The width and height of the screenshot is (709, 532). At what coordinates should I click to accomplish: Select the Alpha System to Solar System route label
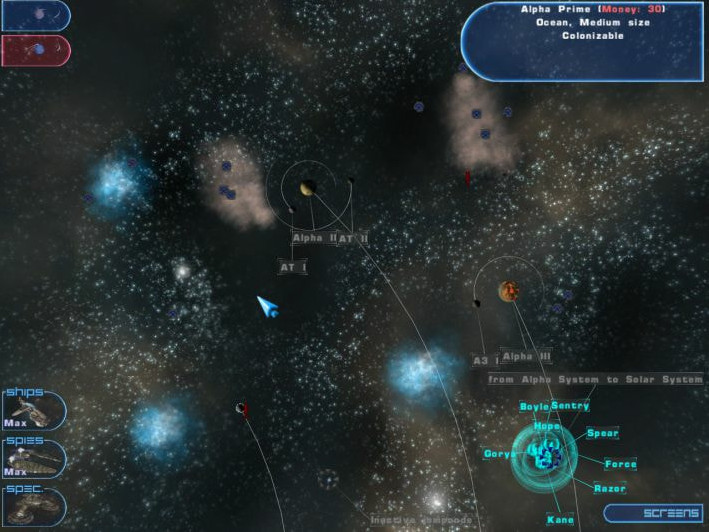click(595, 380)
